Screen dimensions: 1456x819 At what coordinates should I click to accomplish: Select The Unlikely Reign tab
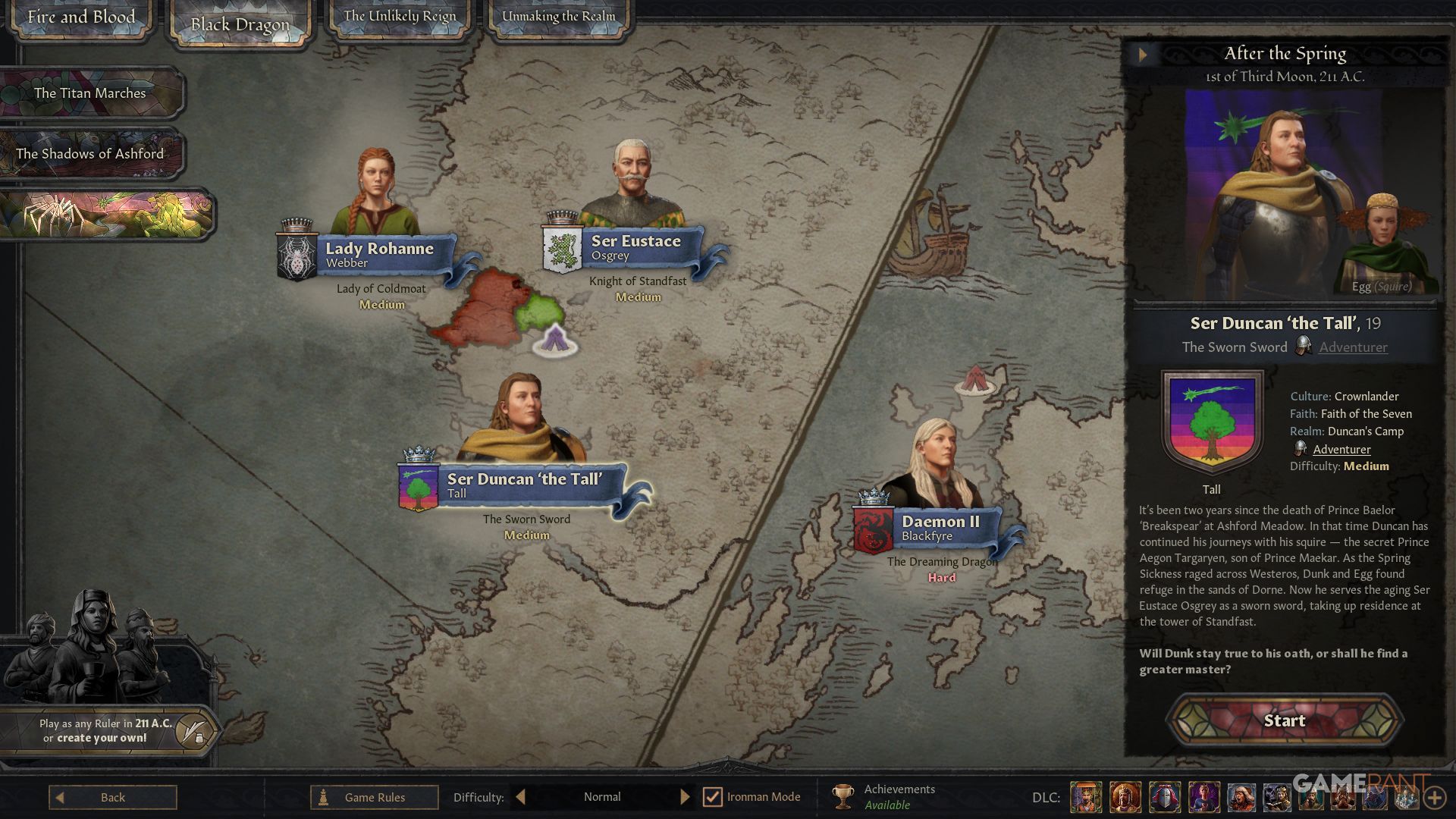click(x=400, y=17)
